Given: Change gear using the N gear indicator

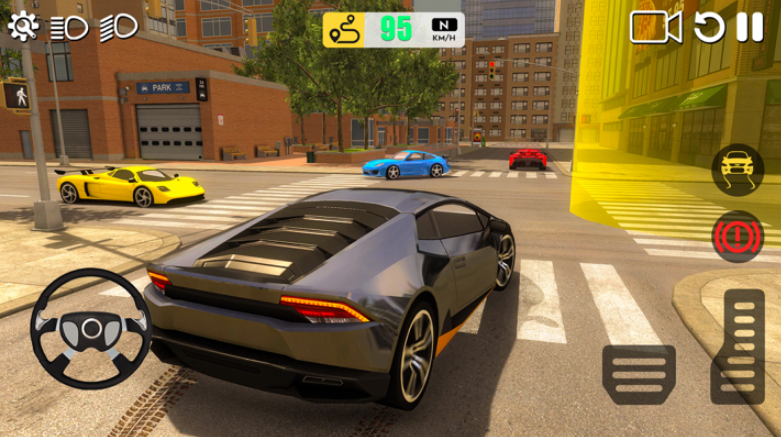Looking at the screenshot, I should 446,30.
